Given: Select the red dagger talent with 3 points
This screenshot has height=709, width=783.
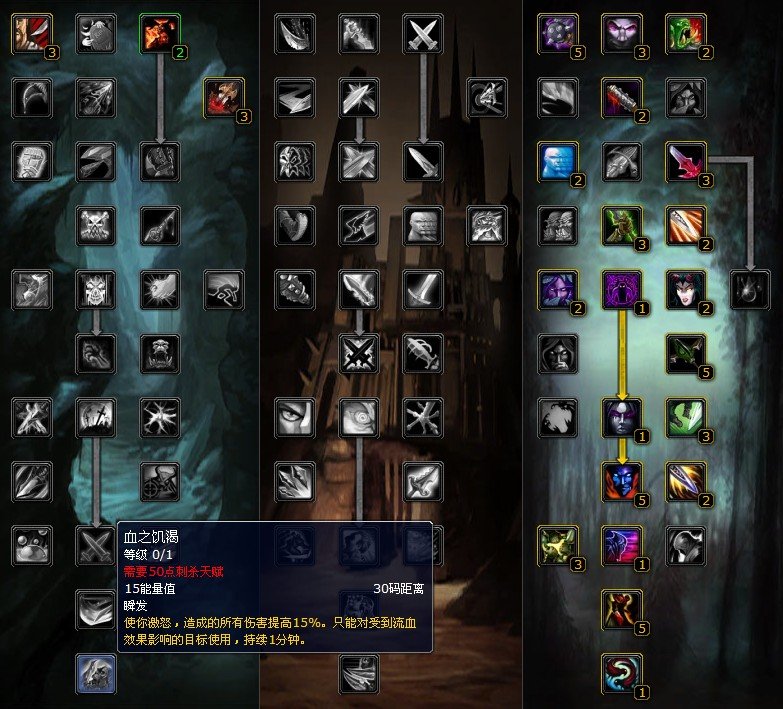Looking at the screenshot, I should [x=685, y=161].
